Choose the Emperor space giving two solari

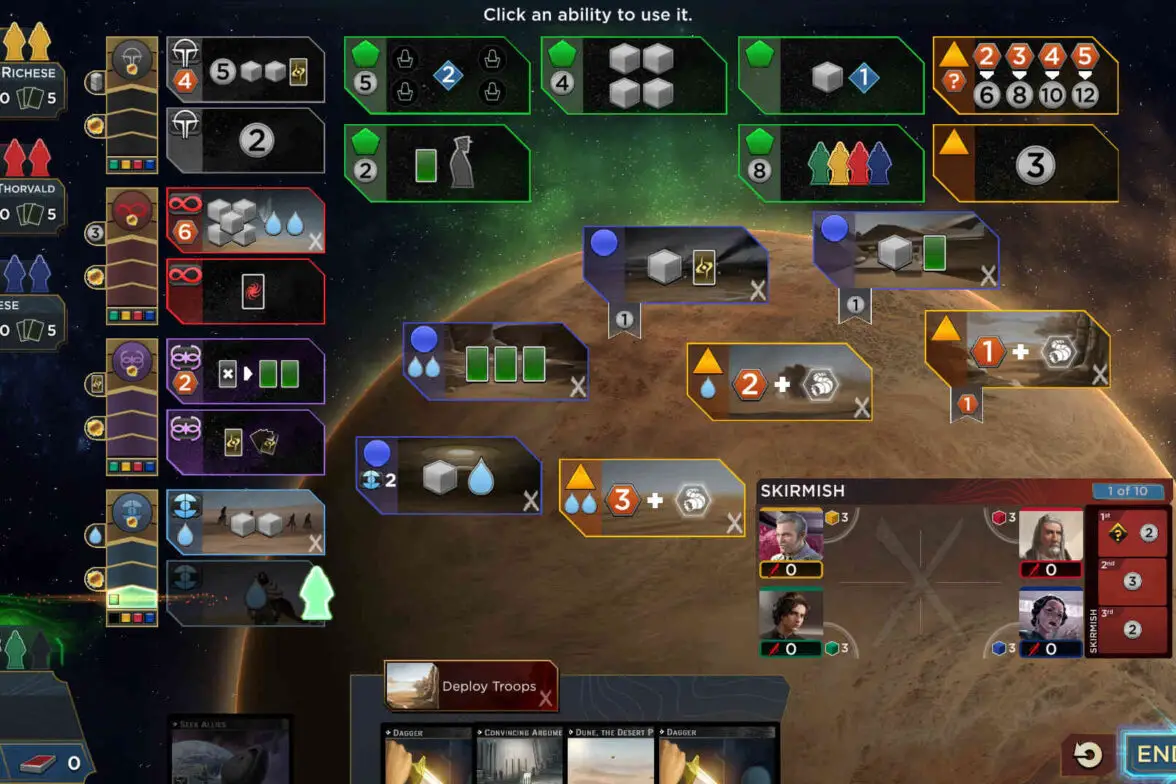pos(246,141)
